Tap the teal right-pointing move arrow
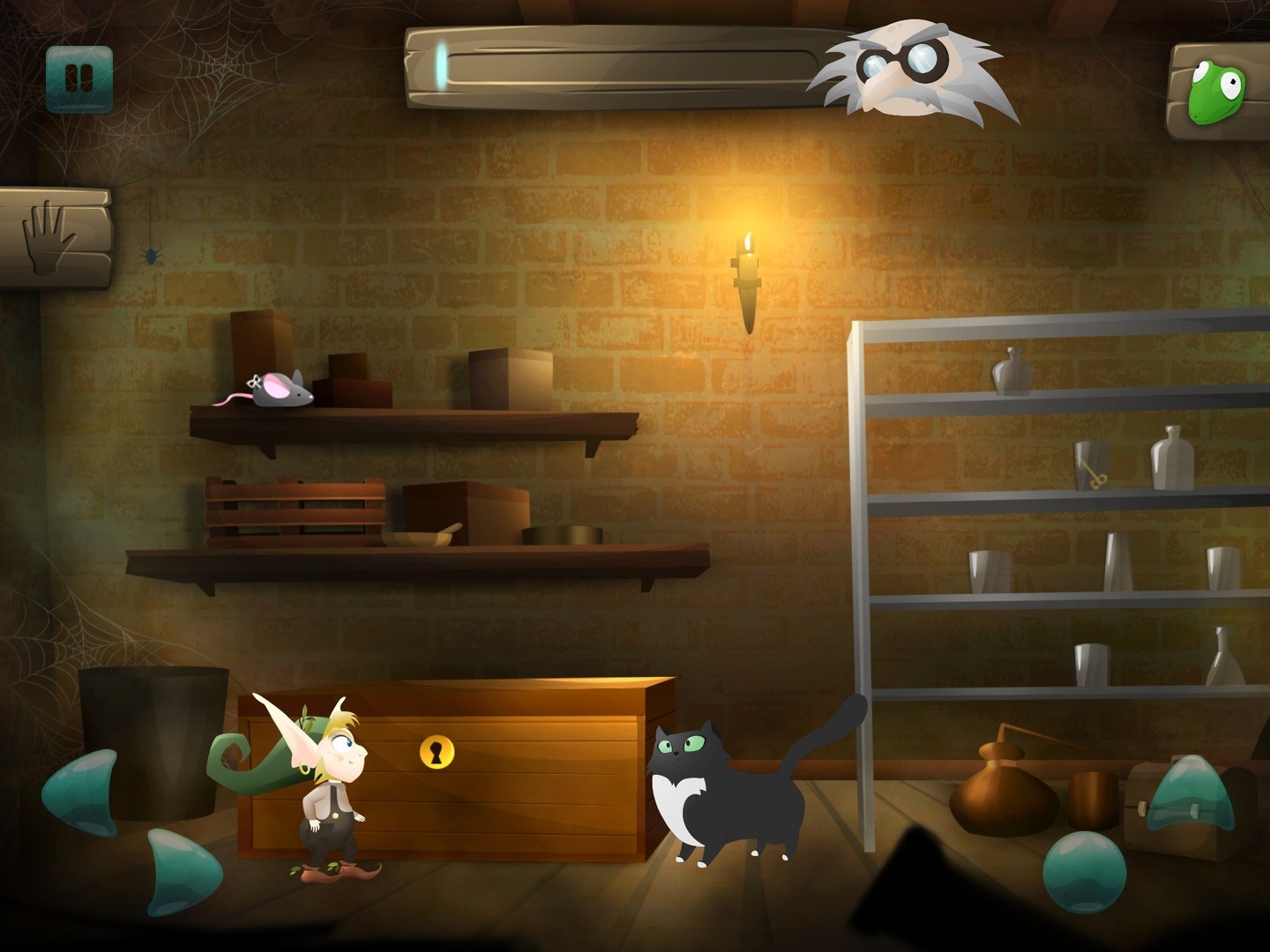 181,870
